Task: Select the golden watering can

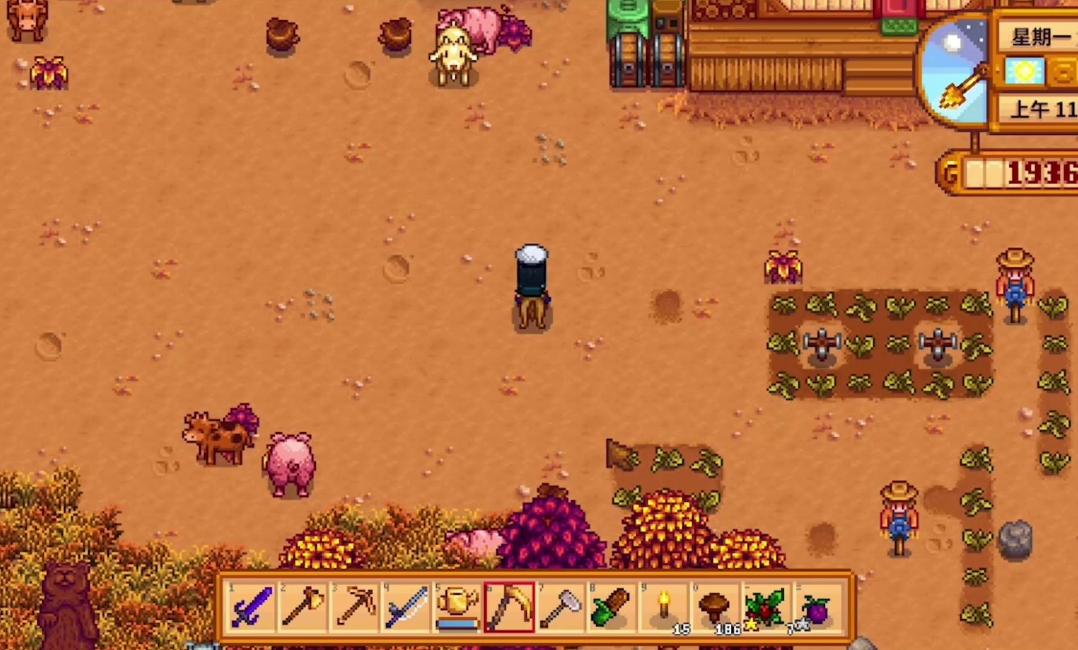Action: [x=457, y=607]
